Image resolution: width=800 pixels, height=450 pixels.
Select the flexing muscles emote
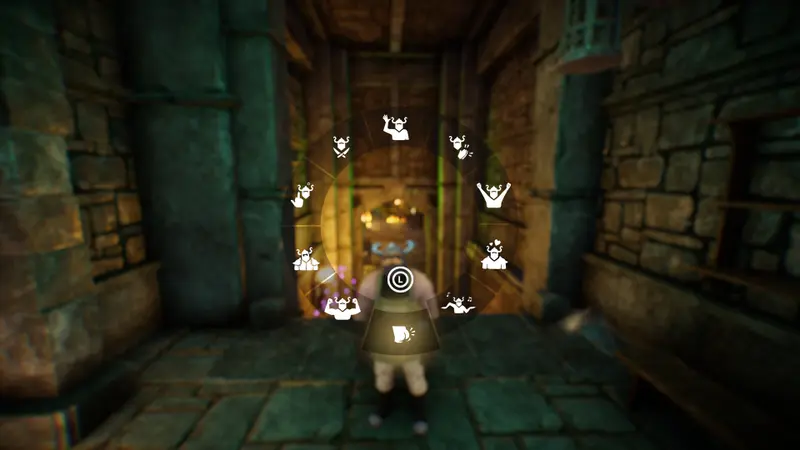(x=341, y=305)
